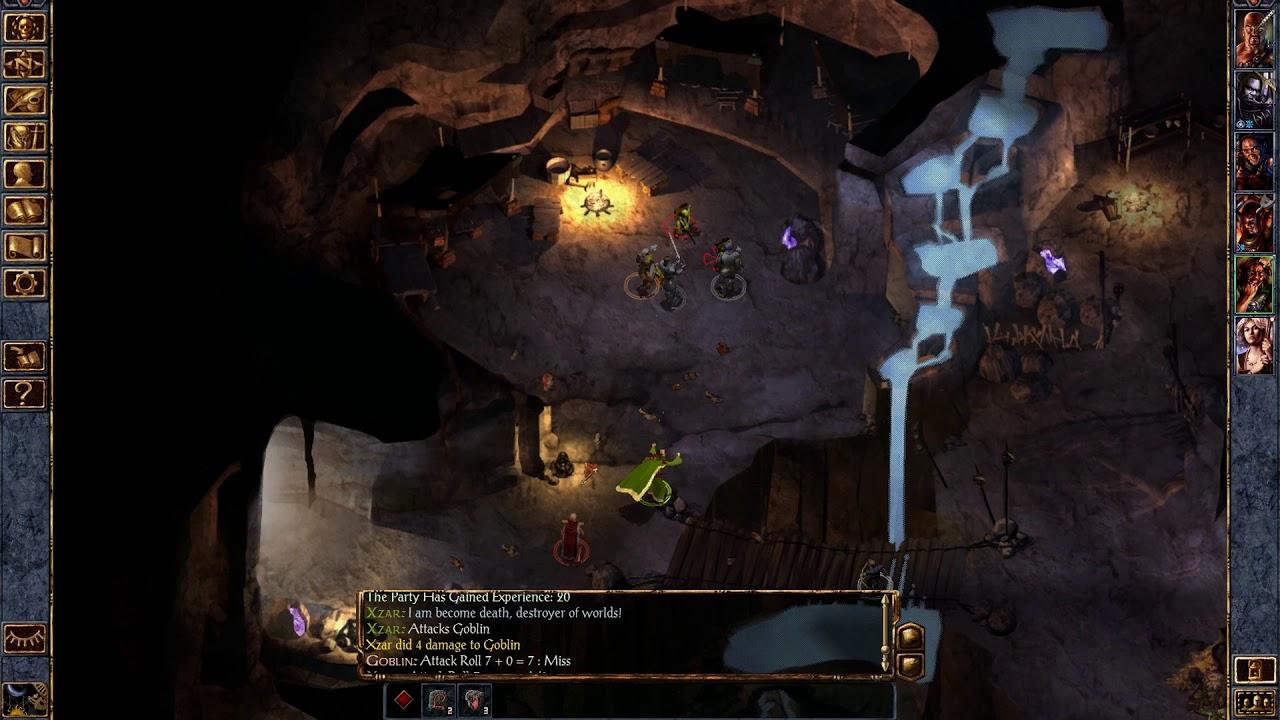The image size is (1280, 720).
Task: Open the question mark help button
Action: click(24, 393)
